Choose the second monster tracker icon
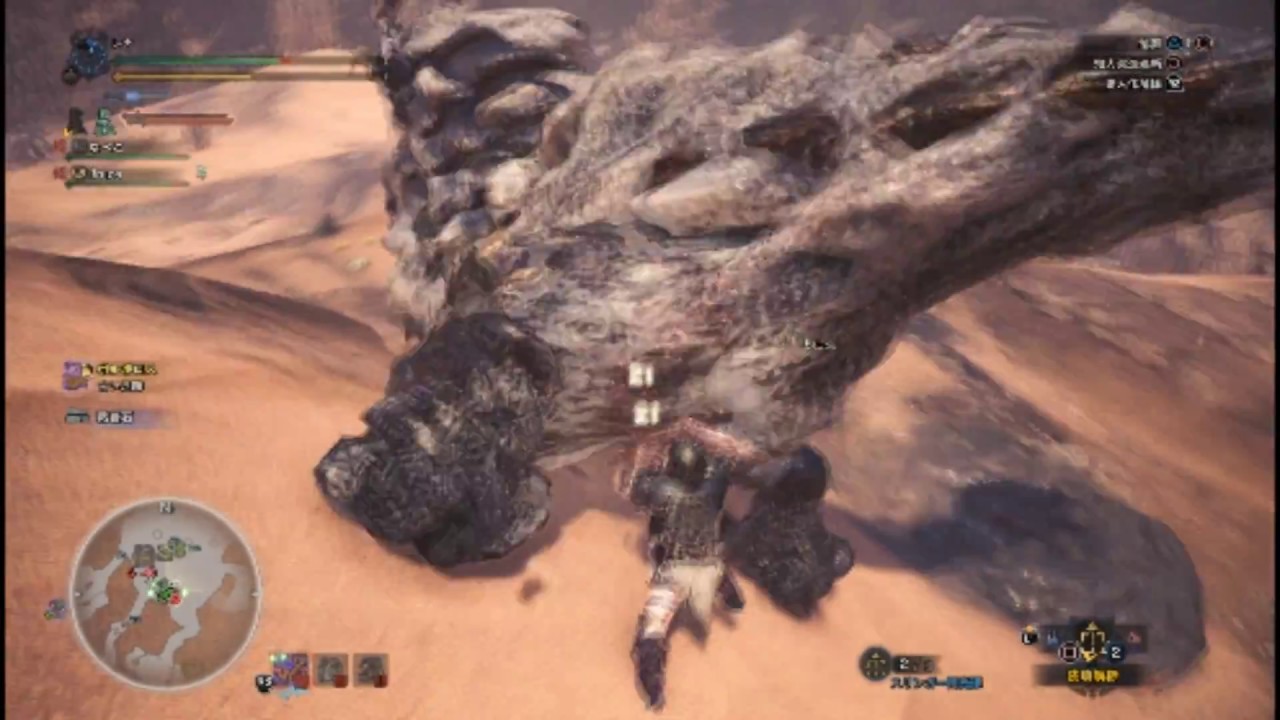The image size is (1280, 720). 331,670
